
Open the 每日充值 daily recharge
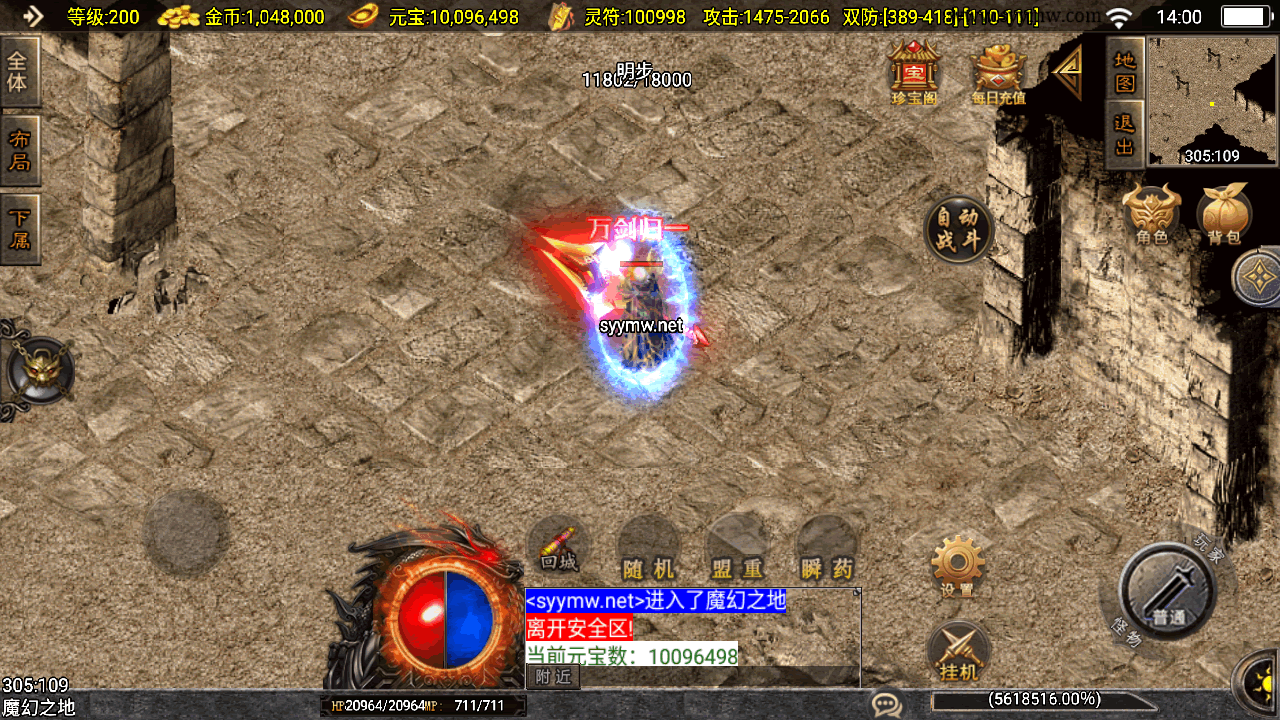[997, 73]
